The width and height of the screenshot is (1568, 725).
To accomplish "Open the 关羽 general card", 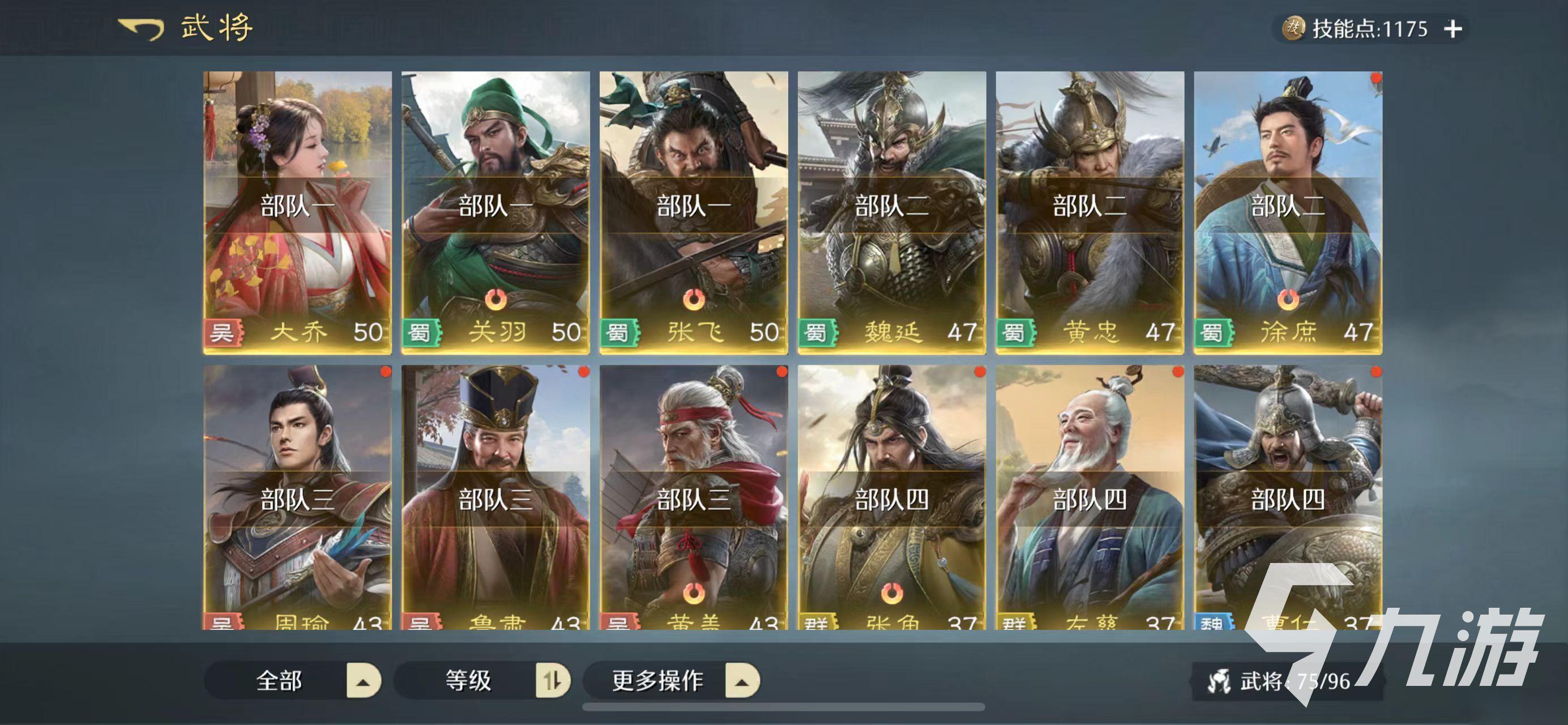I will point(495,212).
